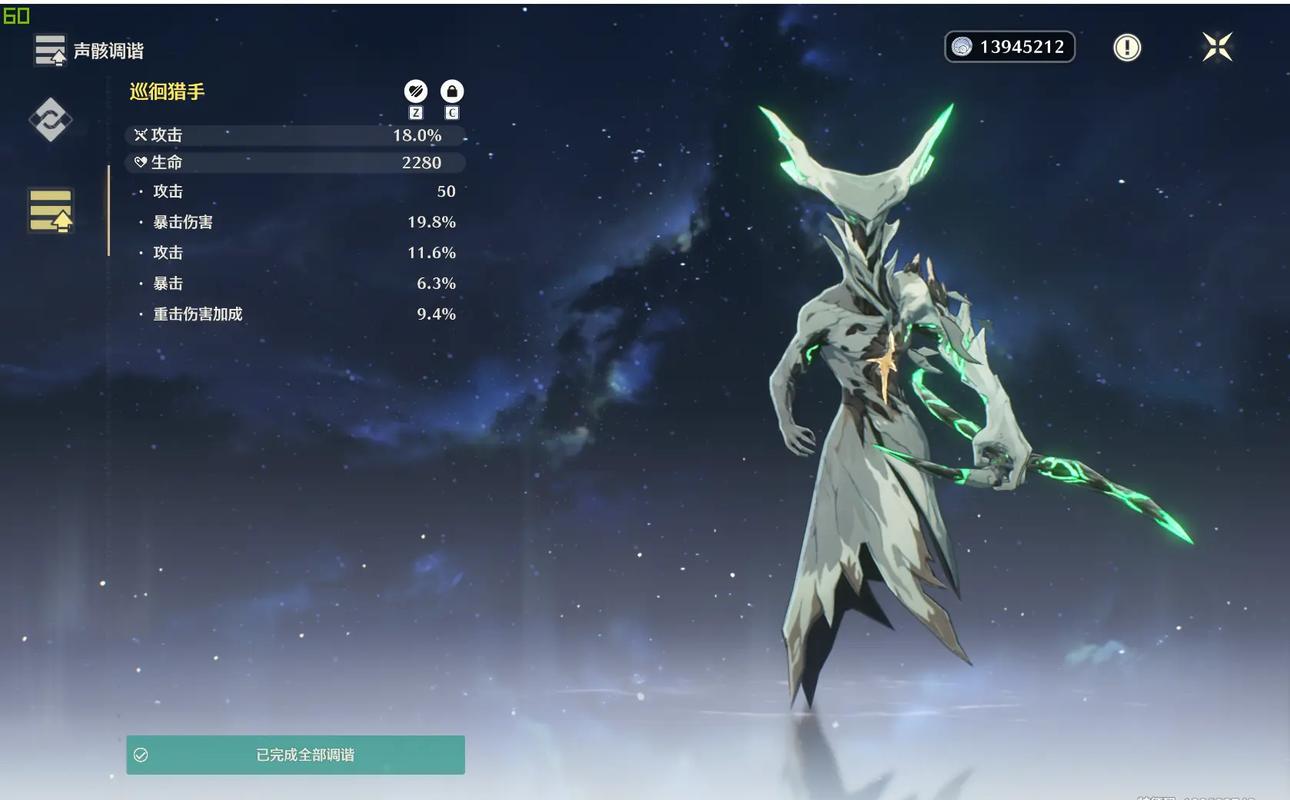
Task: Click the 已完成全部调谐 button
Action: pos(295,755)
